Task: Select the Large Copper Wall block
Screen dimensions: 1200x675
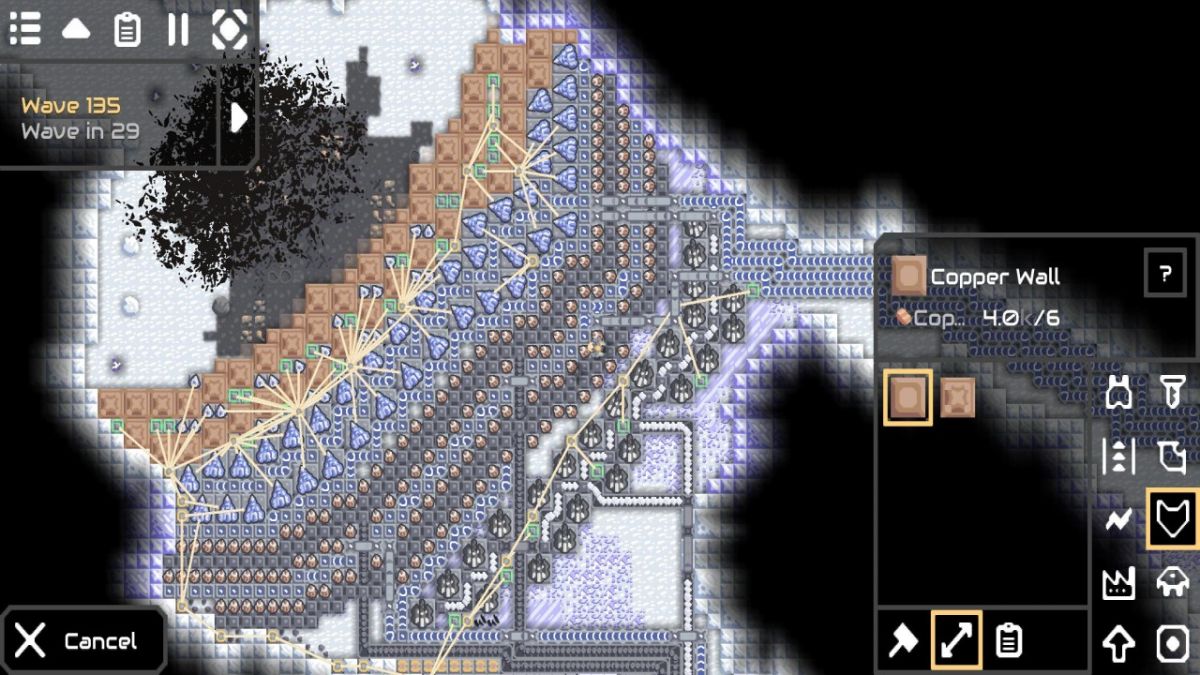Action: [957, 397]
